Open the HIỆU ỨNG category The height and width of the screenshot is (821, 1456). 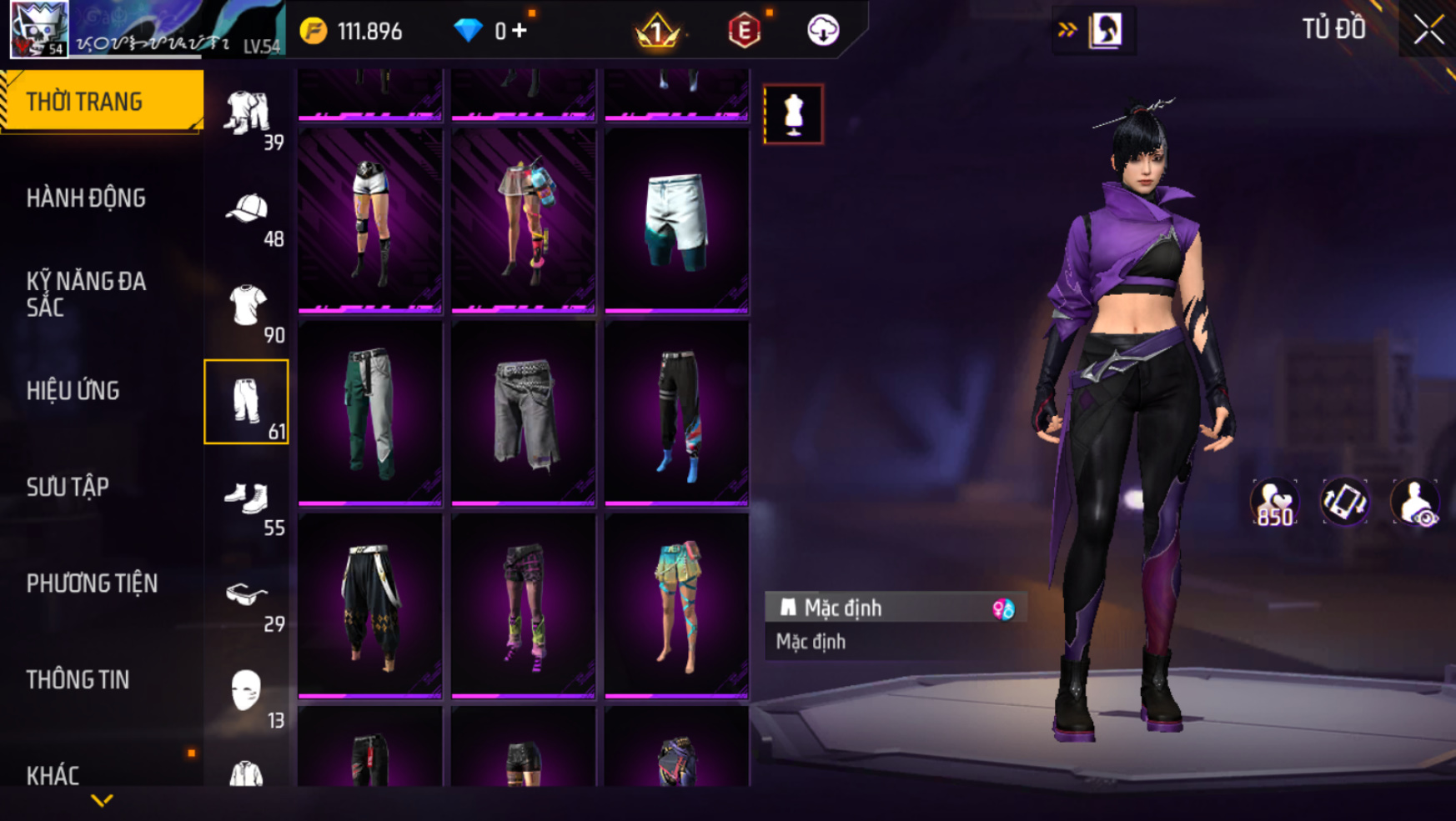tap(73, 391)
